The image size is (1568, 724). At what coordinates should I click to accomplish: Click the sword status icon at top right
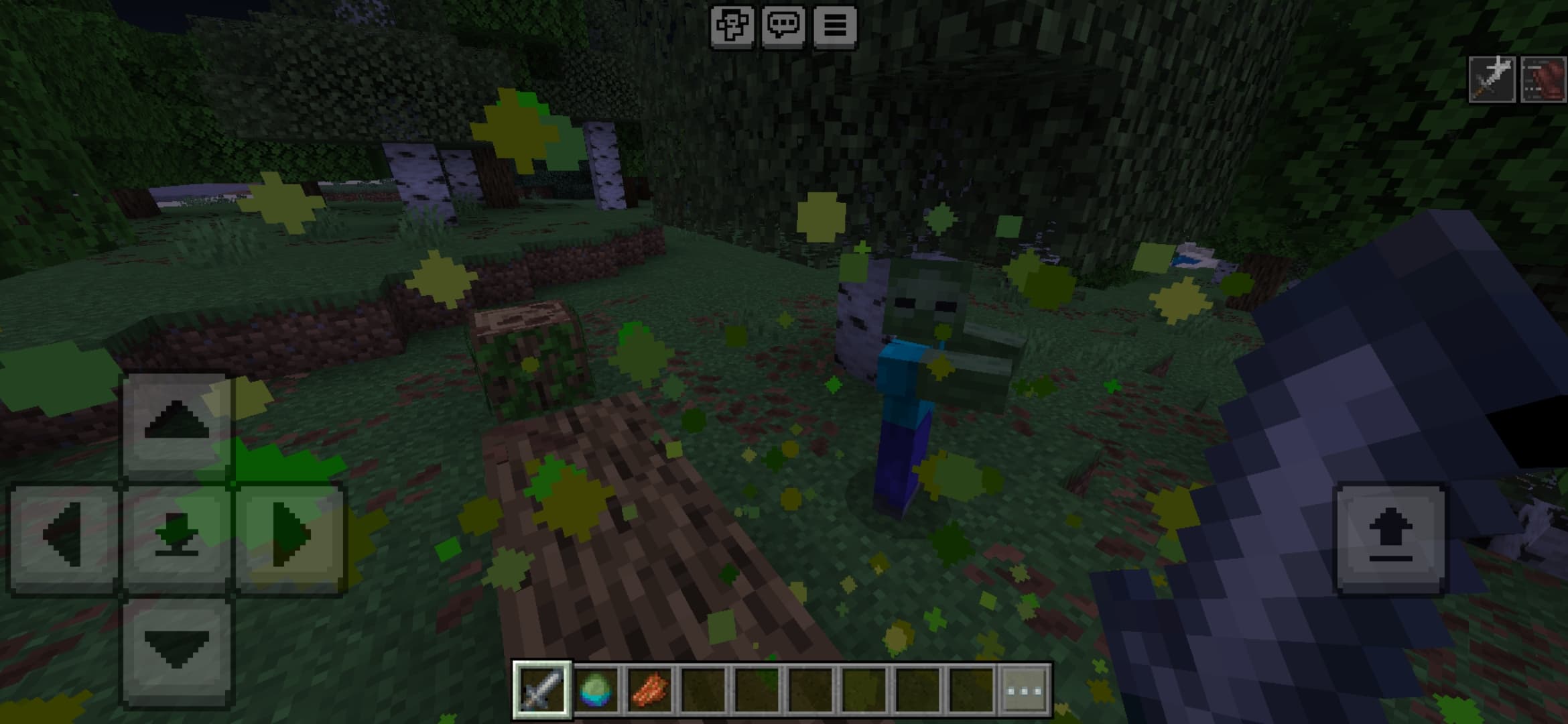coord(1492,80)
